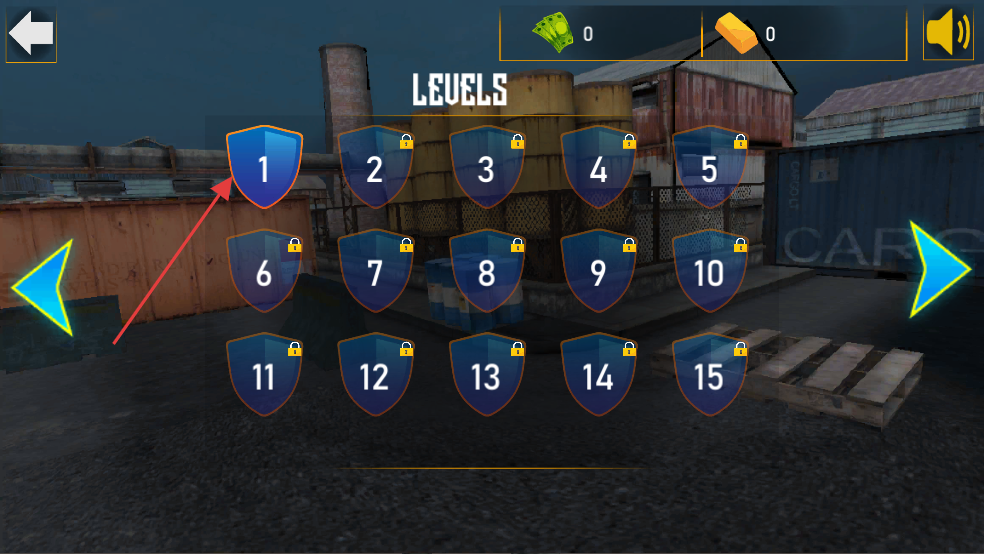984x554 pixels.
Task: Choose the level 5 shield
Action: (709, 168)
